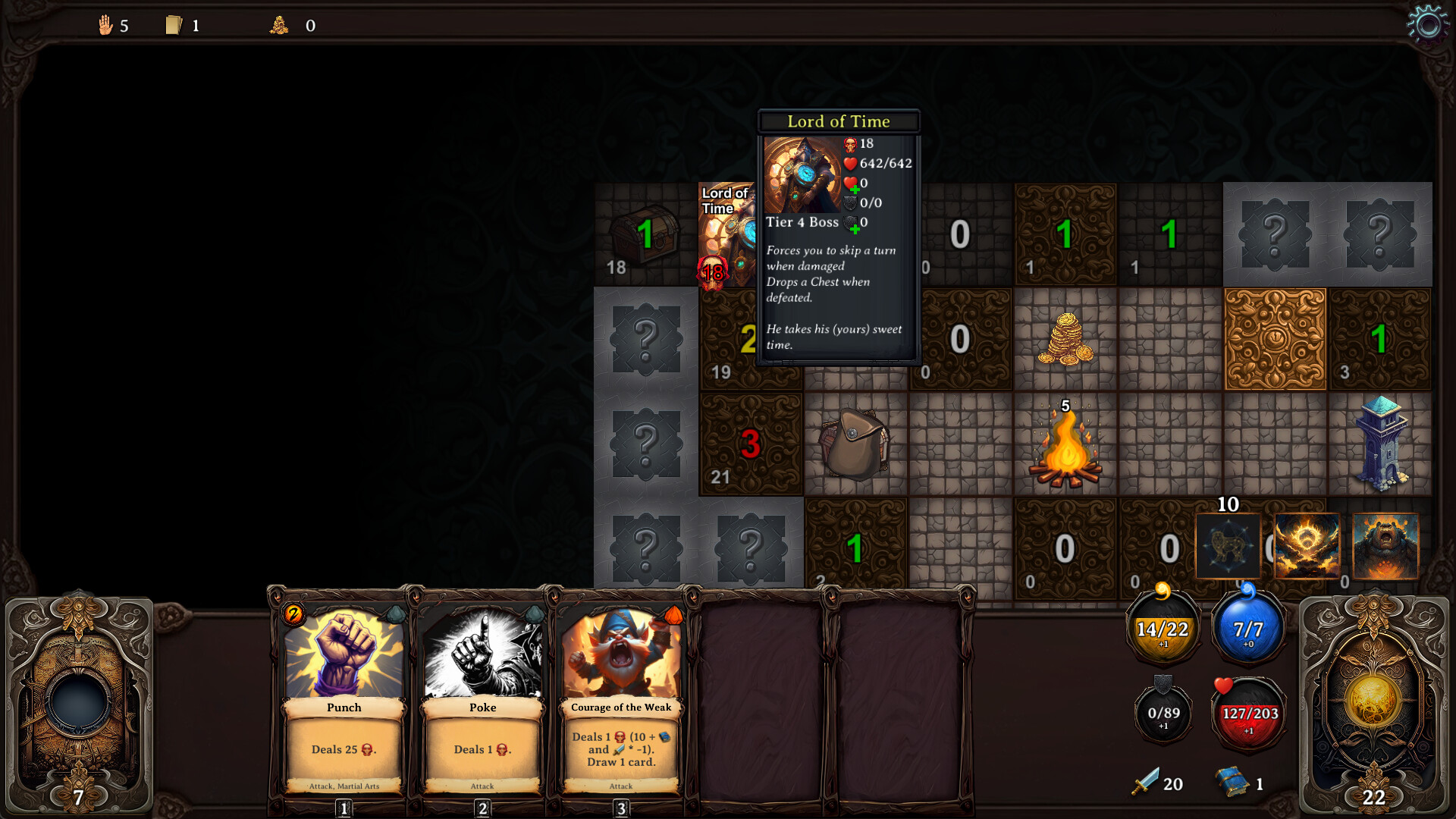The width and height of the screenshot is (1456, 819).
Task: Enter the blue stone tower tile
Action: pos(1380,444)
